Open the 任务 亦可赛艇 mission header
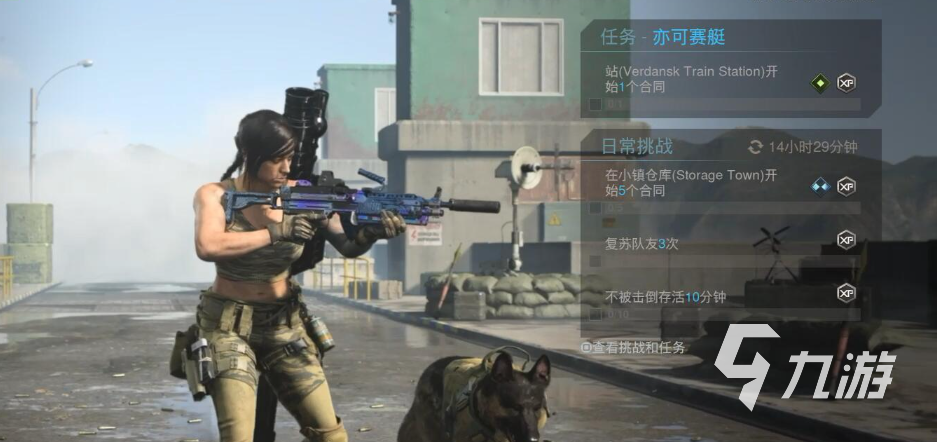Viewport: 937px width, 442px height. (663, 38)
